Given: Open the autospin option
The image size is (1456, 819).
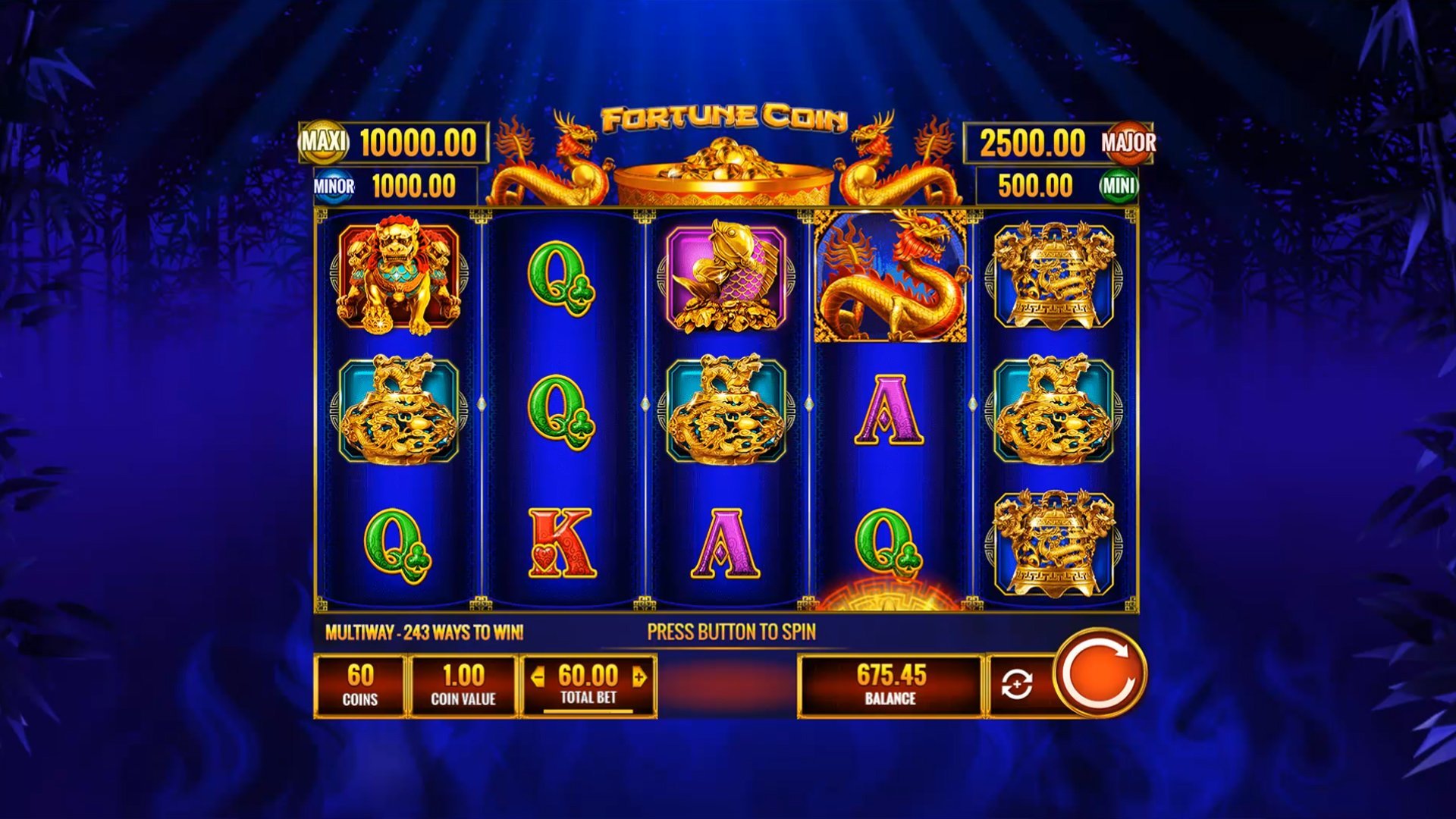Looking at the screenshot, I should pyautogui.click(x=1017, y=685).
